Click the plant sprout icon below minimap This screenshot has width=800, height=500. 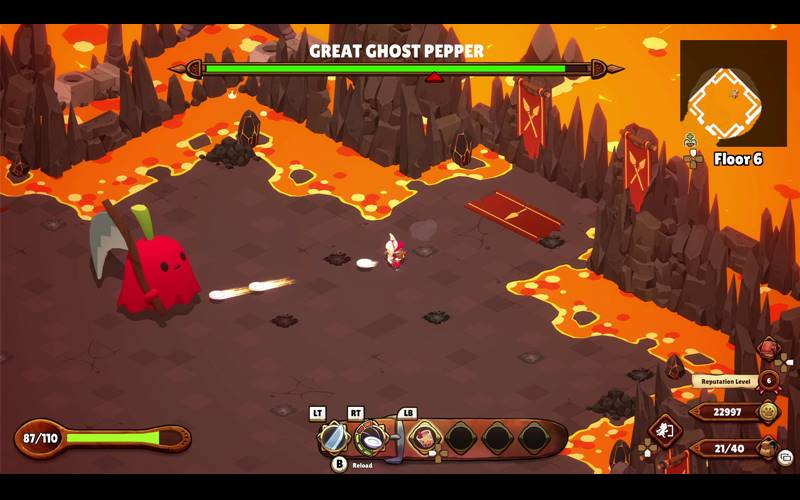click(691, 141)
